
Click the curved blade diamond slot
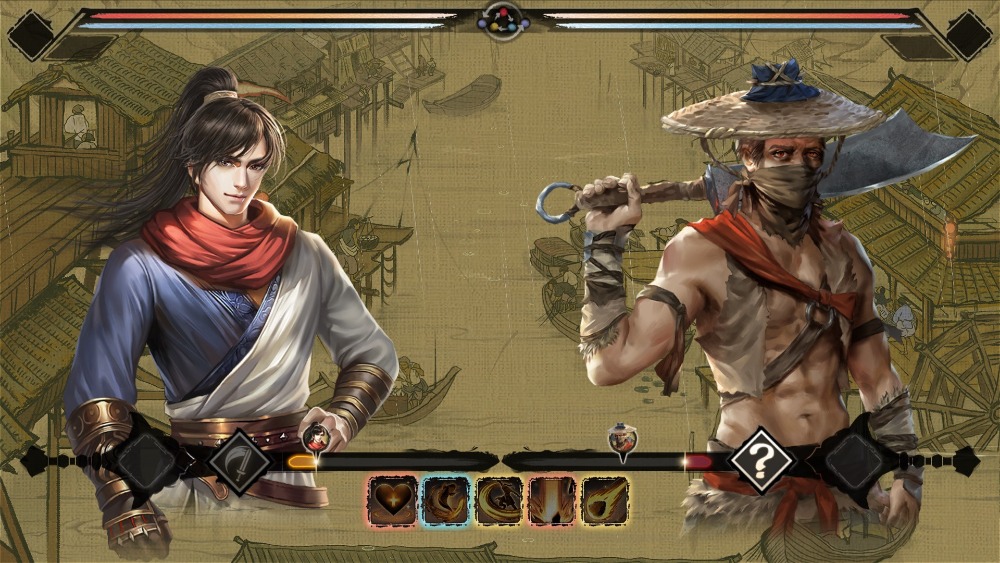(239, 461)
